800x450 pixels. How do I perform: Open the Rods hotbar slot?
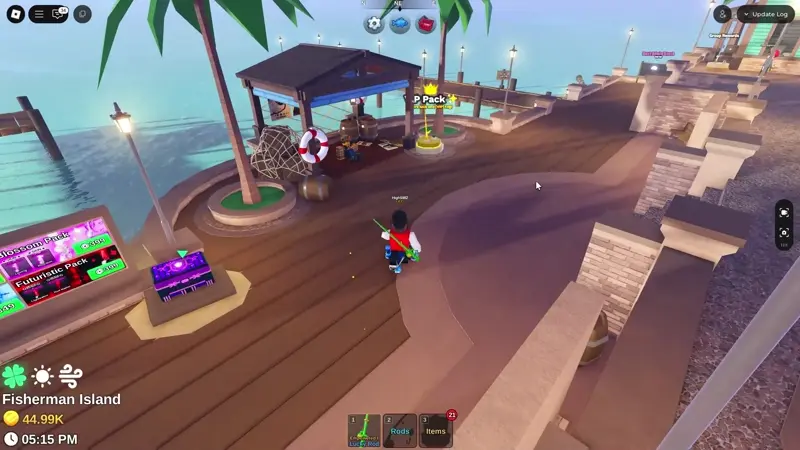[400, 430]
